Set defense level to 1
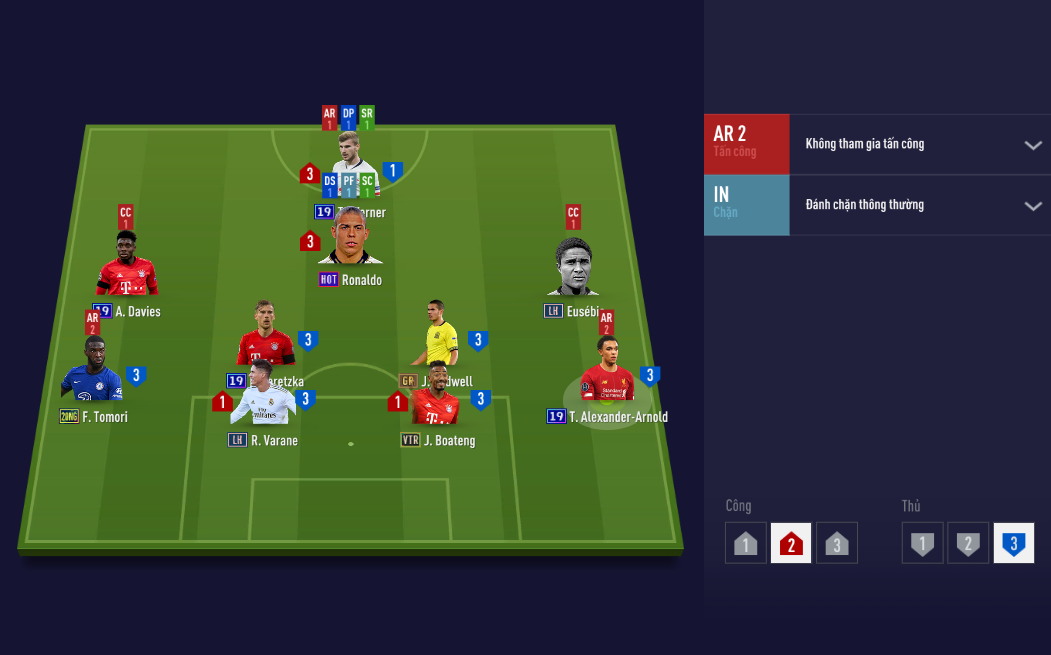Viewport: 1051px width, 655px height. 922,543
